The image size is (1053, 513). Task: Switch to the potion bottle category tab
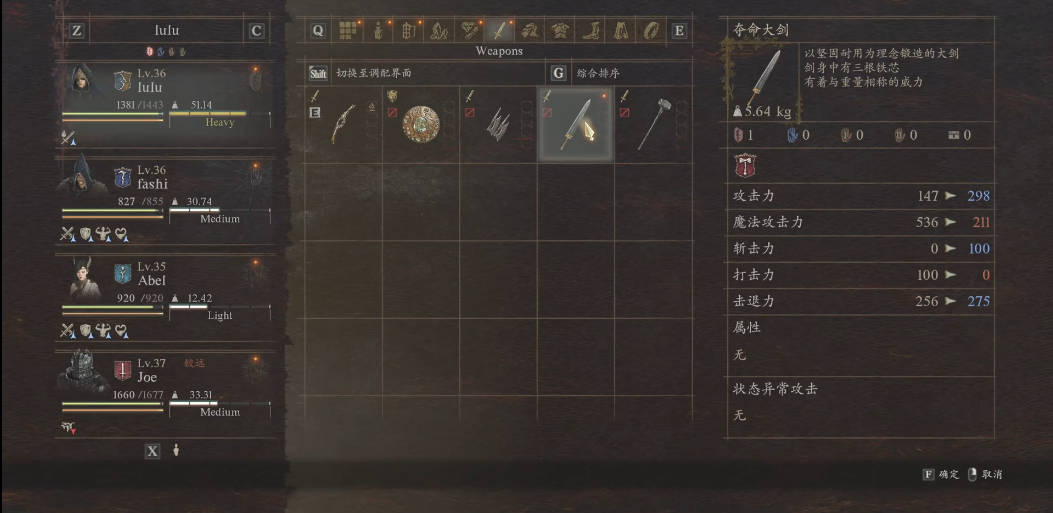[378, 30]
